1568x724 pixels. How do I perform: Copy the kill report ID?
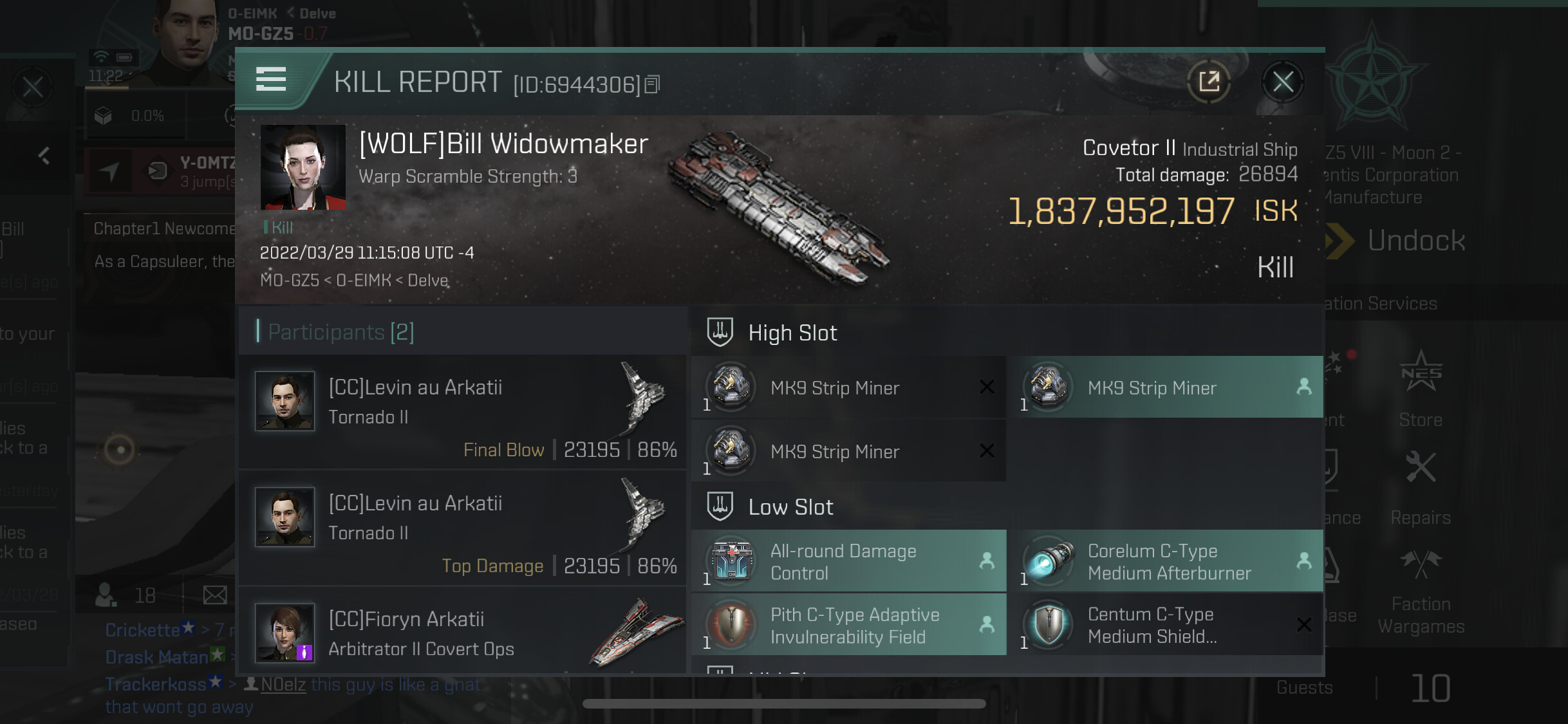coord(652,84)
